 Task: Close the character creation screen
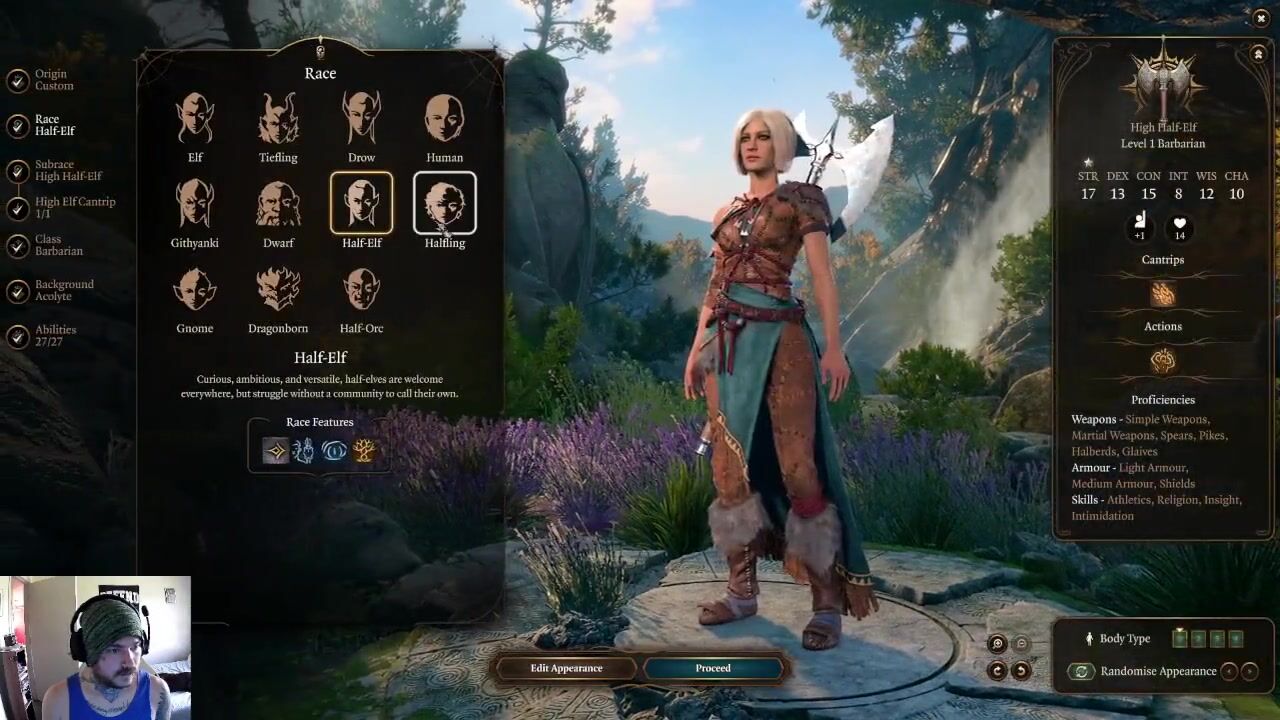coord(1260,18)
